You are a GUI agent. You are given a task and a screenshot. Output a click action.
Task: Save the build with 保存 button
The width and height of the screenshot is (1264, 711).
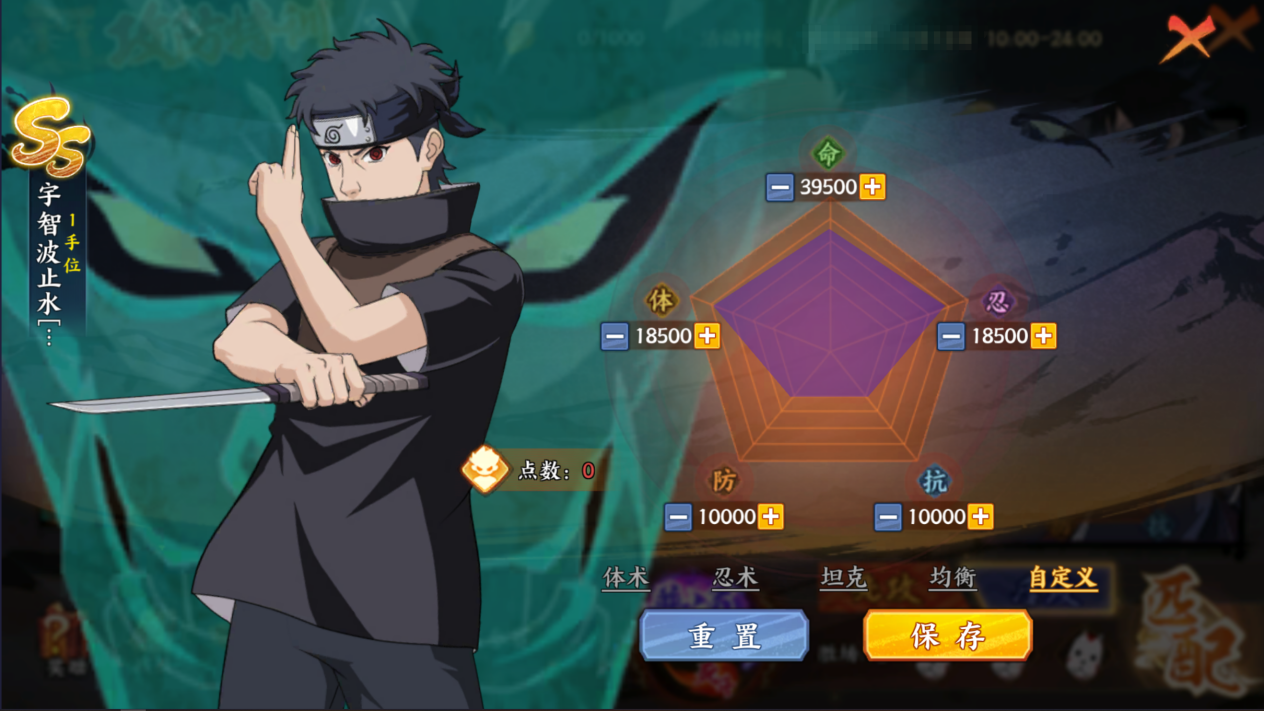pos(947,636)
